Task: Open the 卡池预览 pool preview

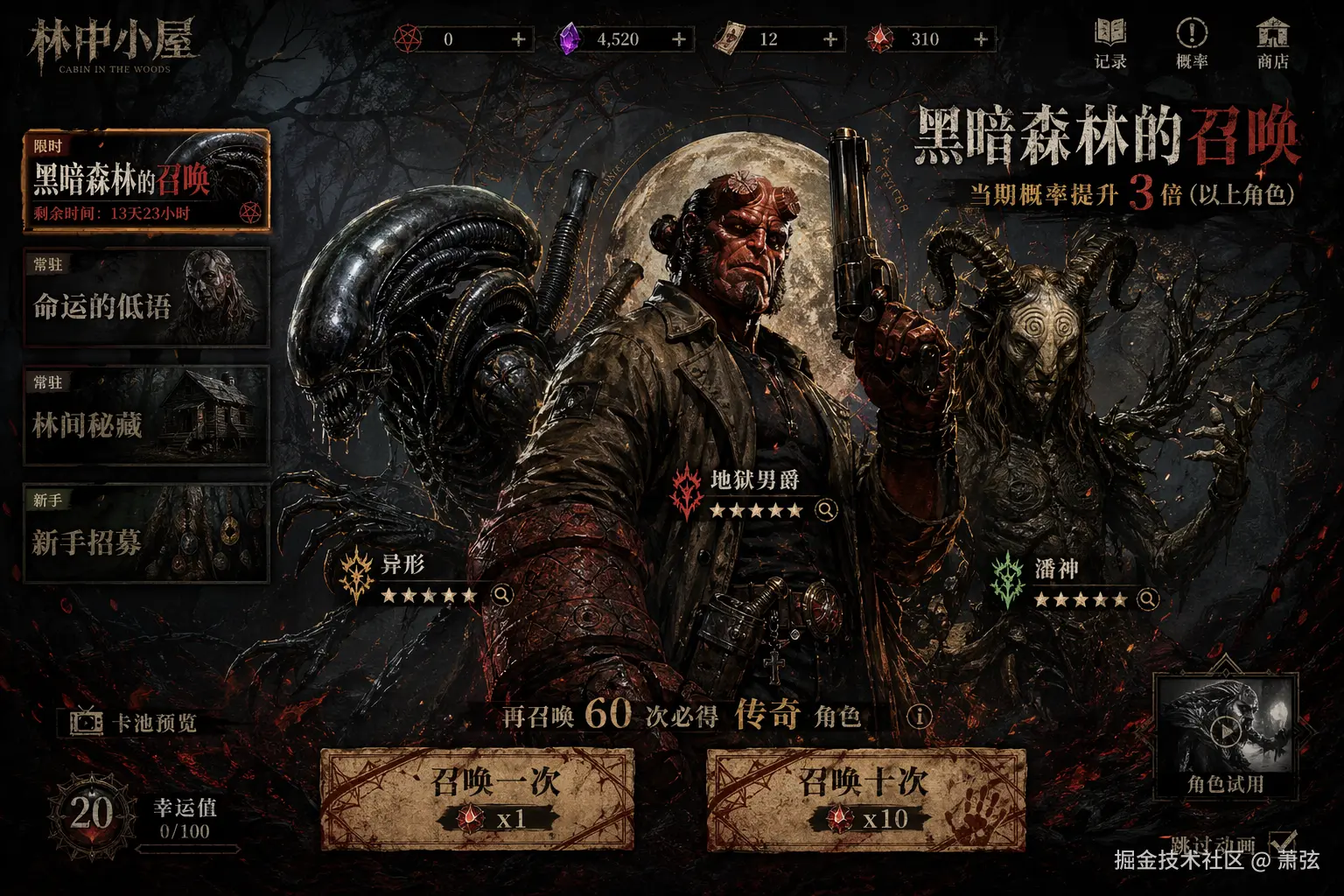Action: tap(136, 722)
